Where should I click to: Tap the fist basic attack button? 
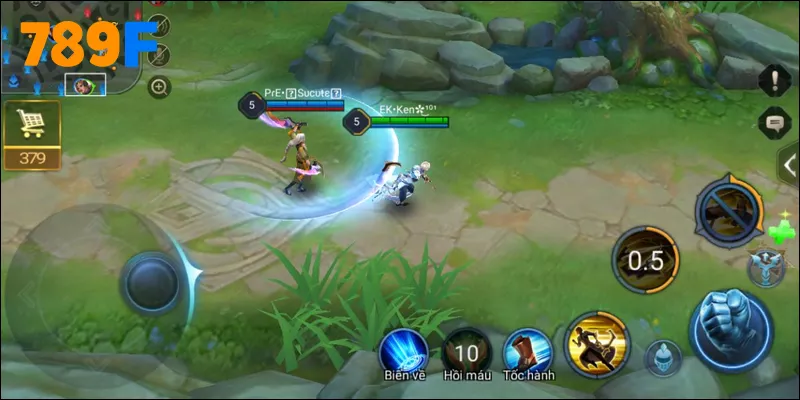pyautogui.click(x=730, y=329)
